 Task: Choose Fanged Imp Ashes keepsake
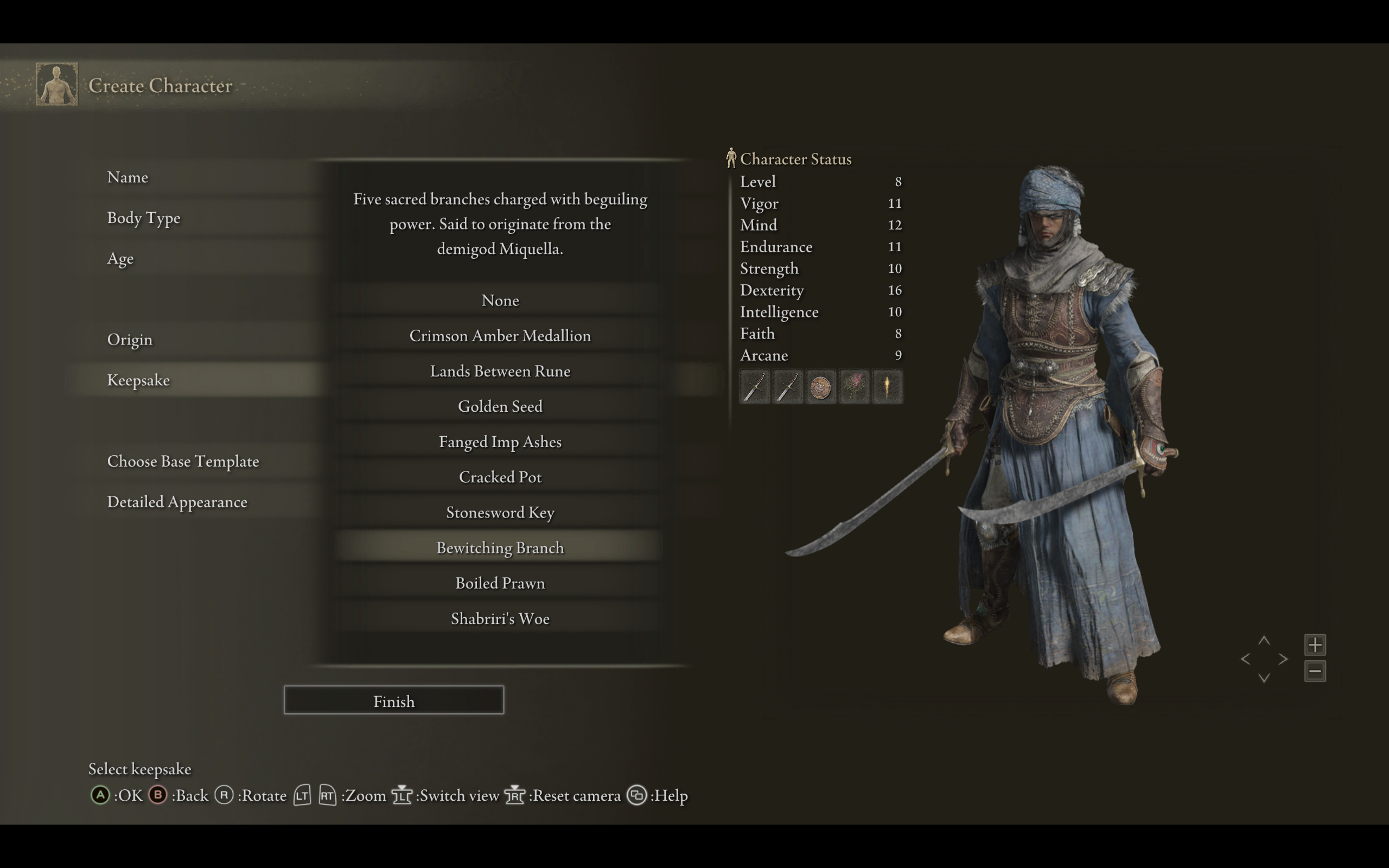(500, 442)
